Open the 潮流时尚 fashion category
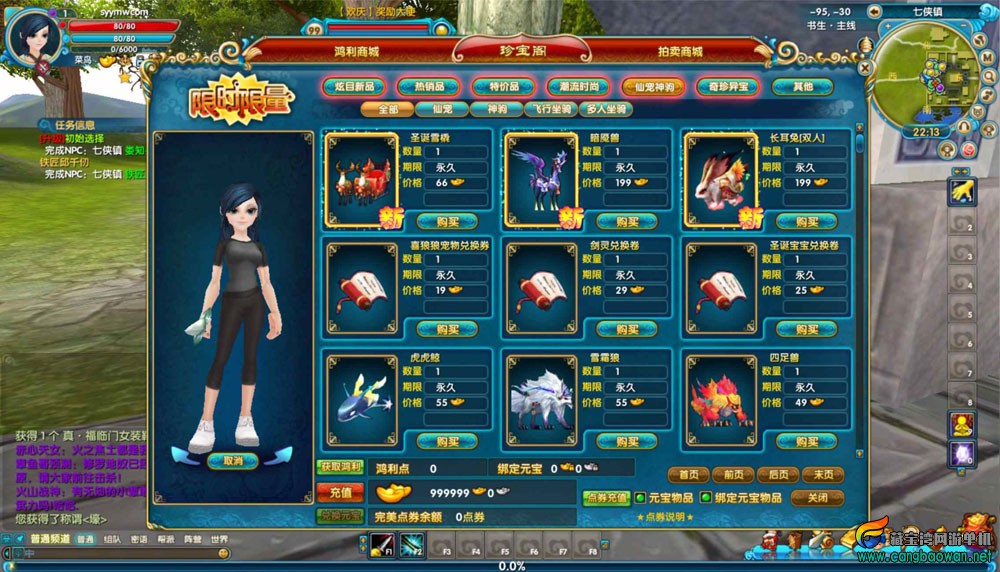Screen dimensions: 1000x572 click(579, 87)
